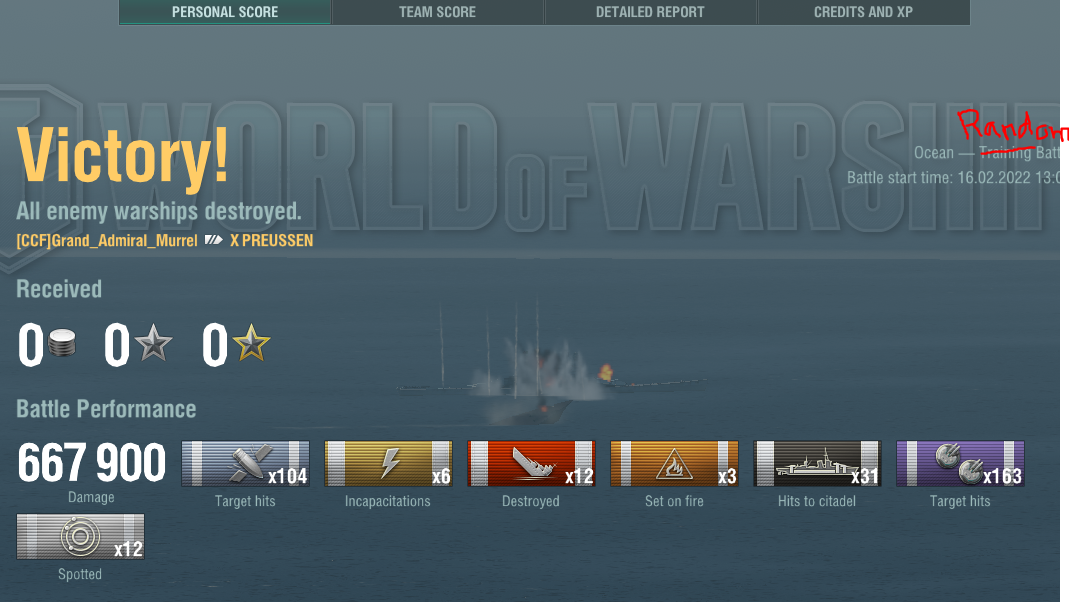The width and height of the screenshot is (1069, 602).
Task: Click the Spotted ribbon
Action: (80, 537)
